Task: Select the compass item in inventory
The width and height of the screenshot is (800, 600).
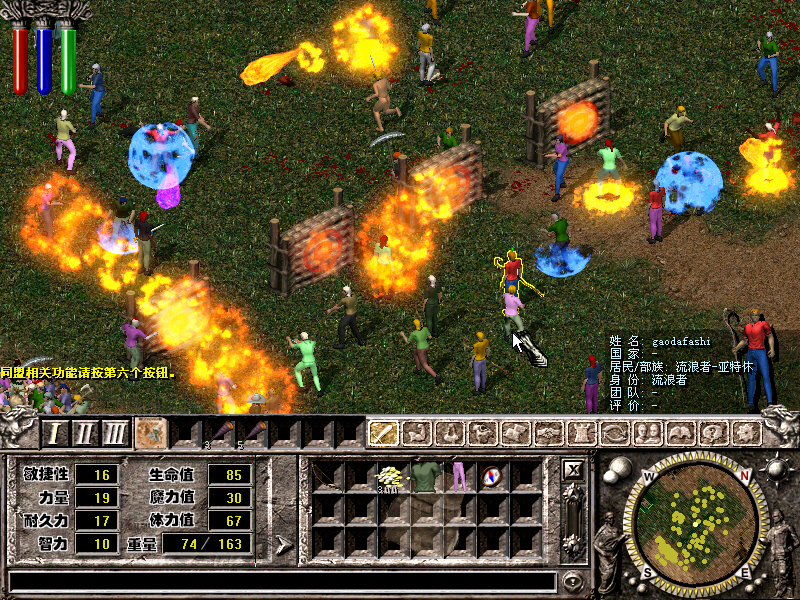Action: pyautogui.click(x=491, y=475)
